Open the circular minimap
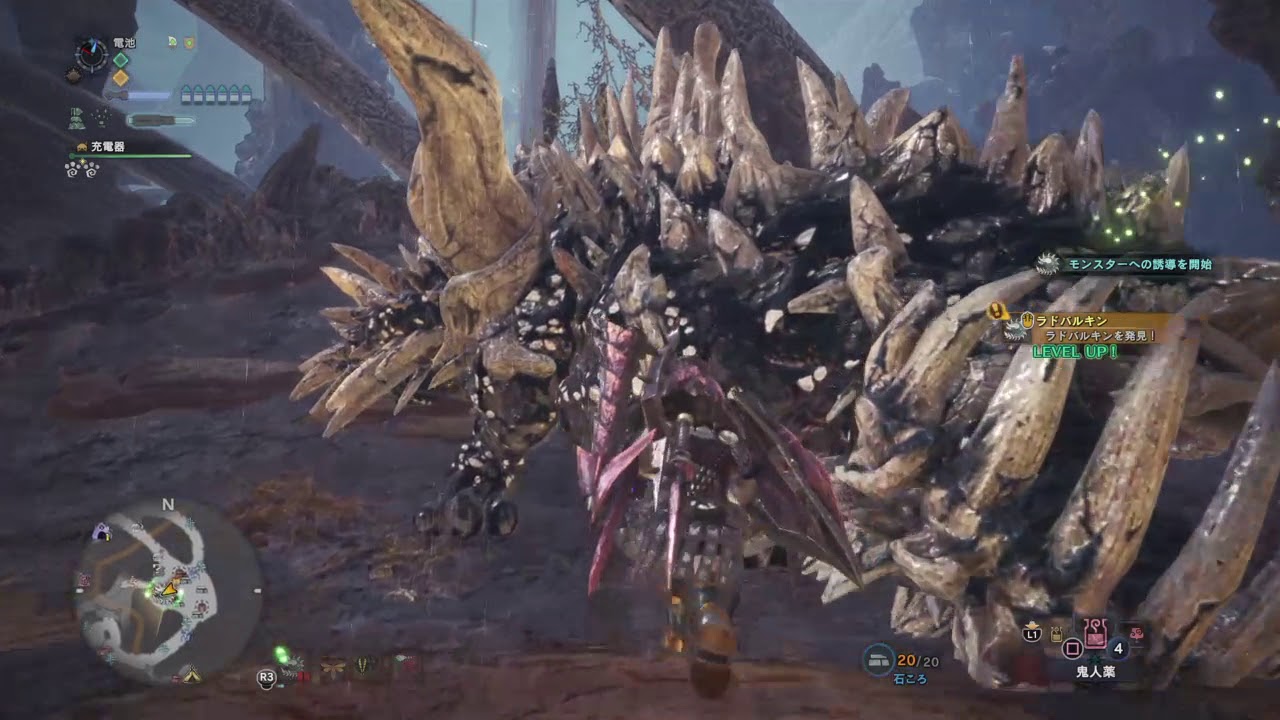 [x=168, y=591]
